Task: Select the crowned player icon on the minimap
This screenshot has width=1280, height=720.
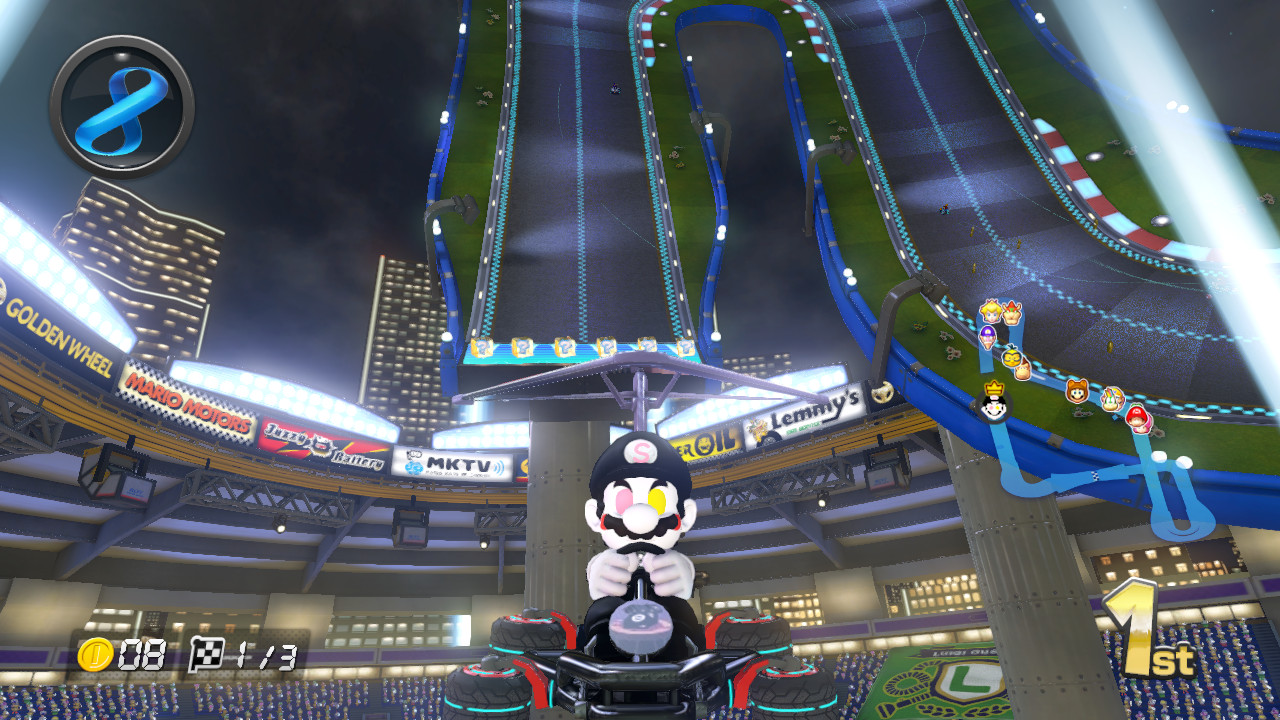Action: 993,405
